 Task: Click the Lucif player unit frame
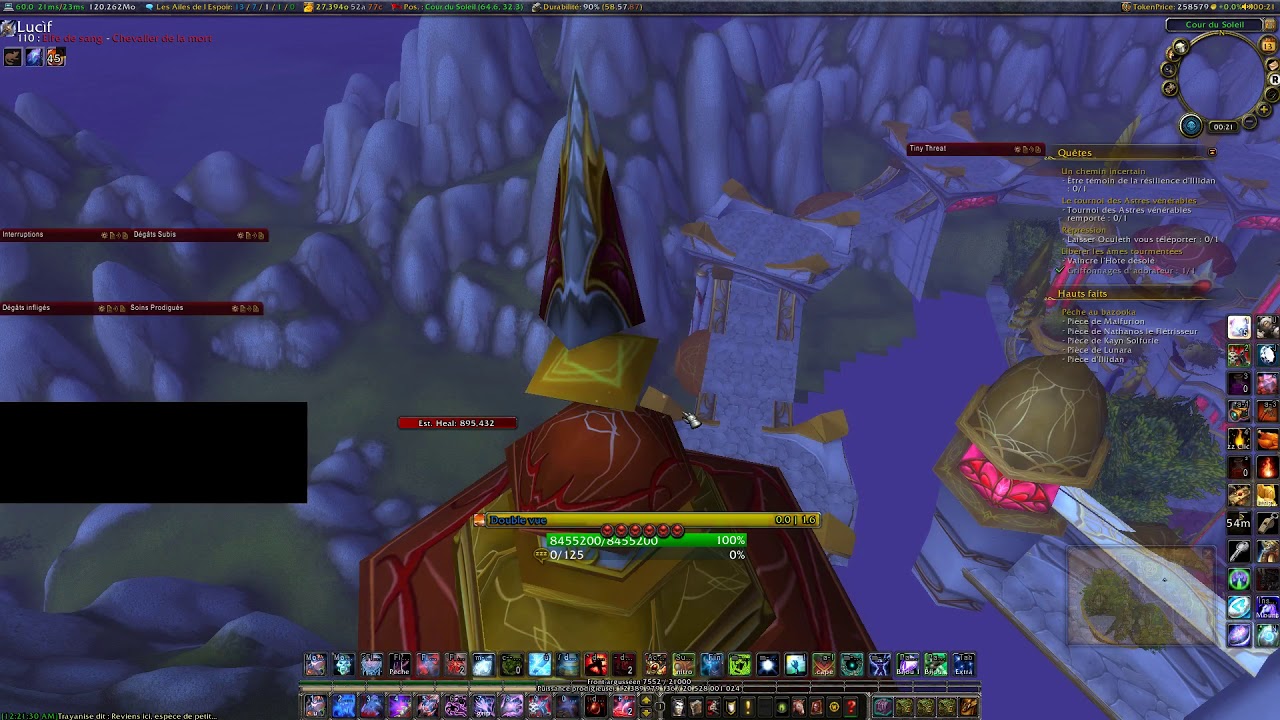coord(34,28)
